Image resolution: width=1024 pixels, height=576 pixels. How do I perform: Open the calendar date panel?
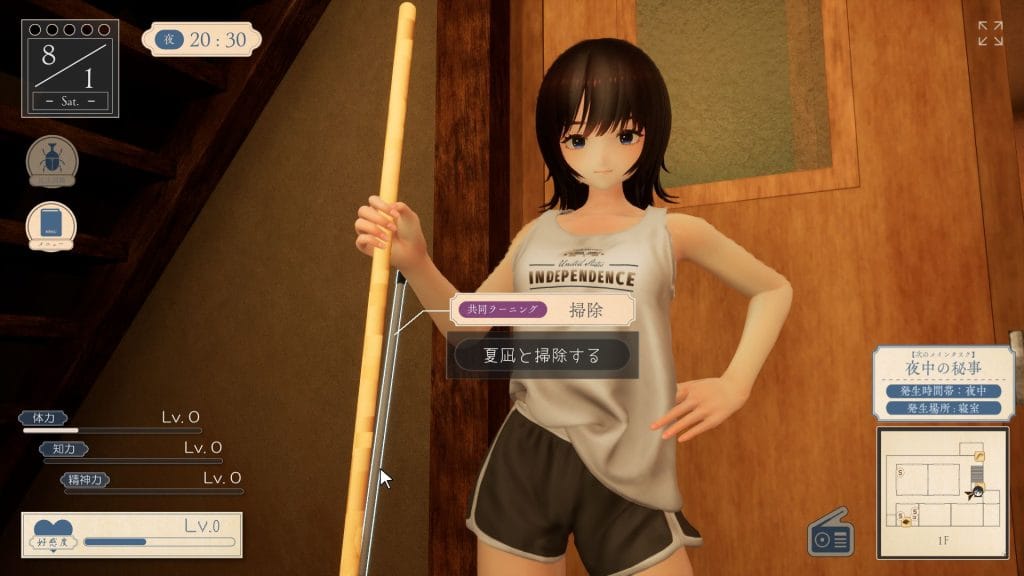click(x=70, y=67)
